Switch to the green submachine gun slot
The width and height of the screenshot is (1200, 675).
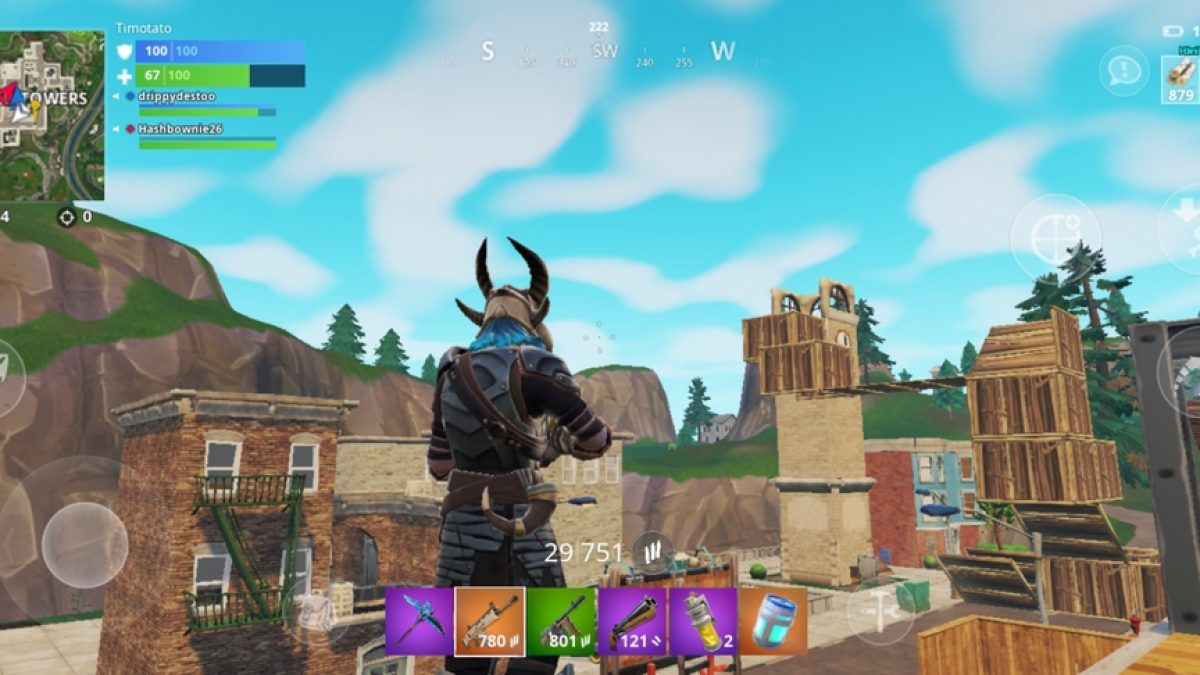coord(560,621)
